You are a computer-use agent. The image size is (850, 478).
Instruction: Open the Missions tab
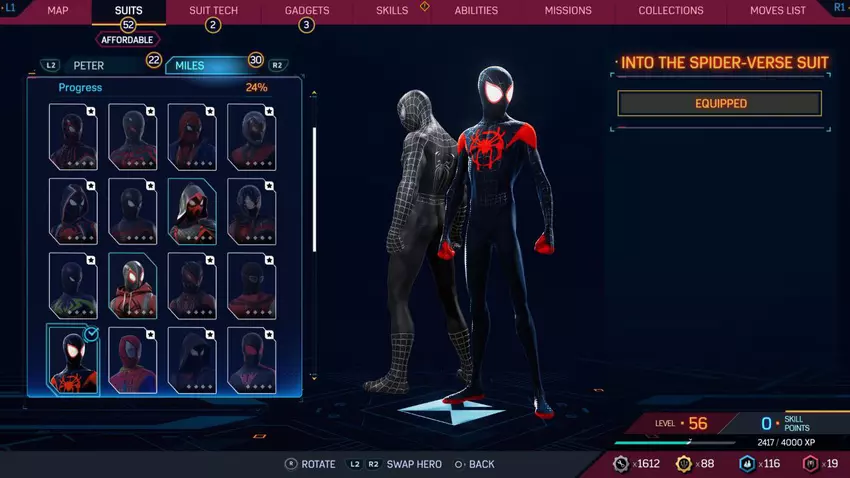pyautogui.click(x=568, y=10)
